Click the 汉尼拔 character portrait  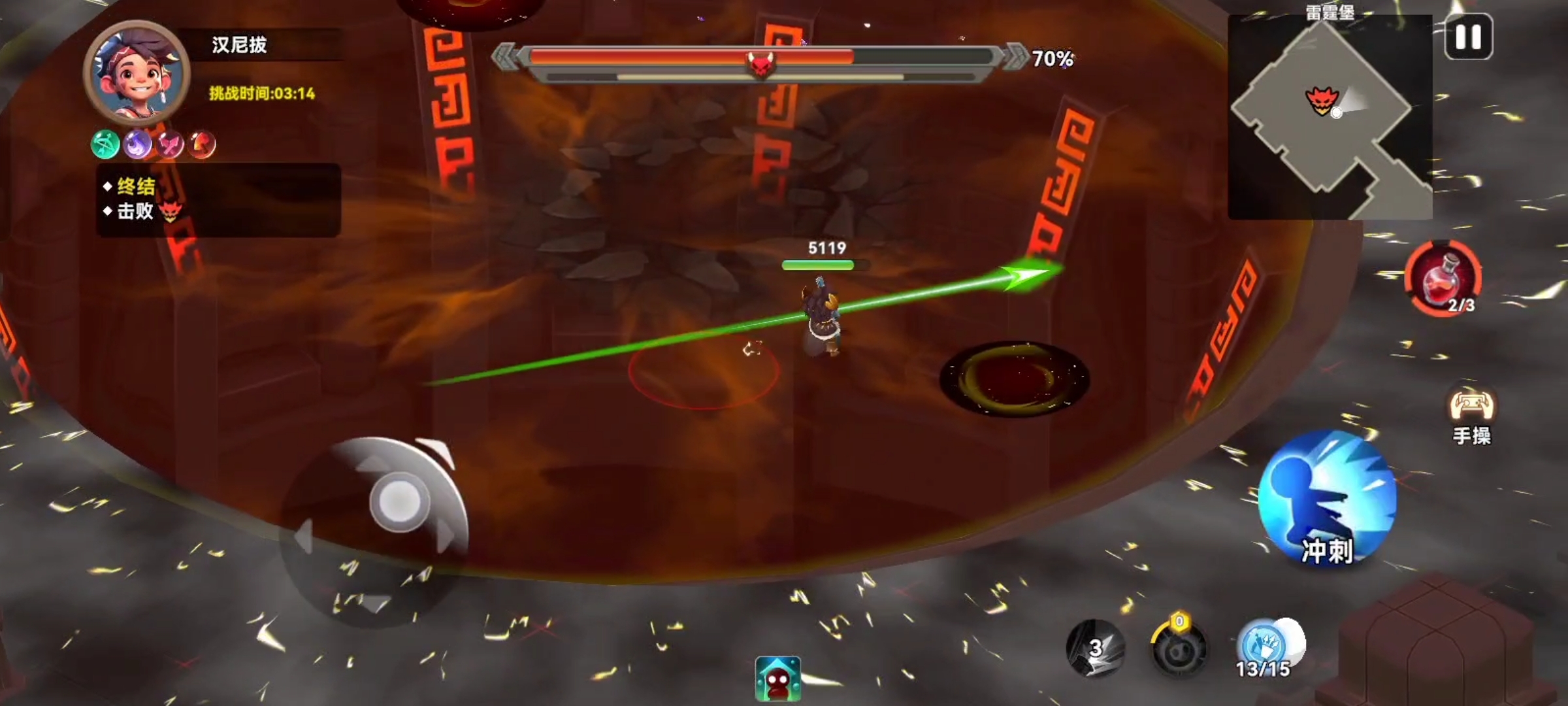click(x=137, y=73)
